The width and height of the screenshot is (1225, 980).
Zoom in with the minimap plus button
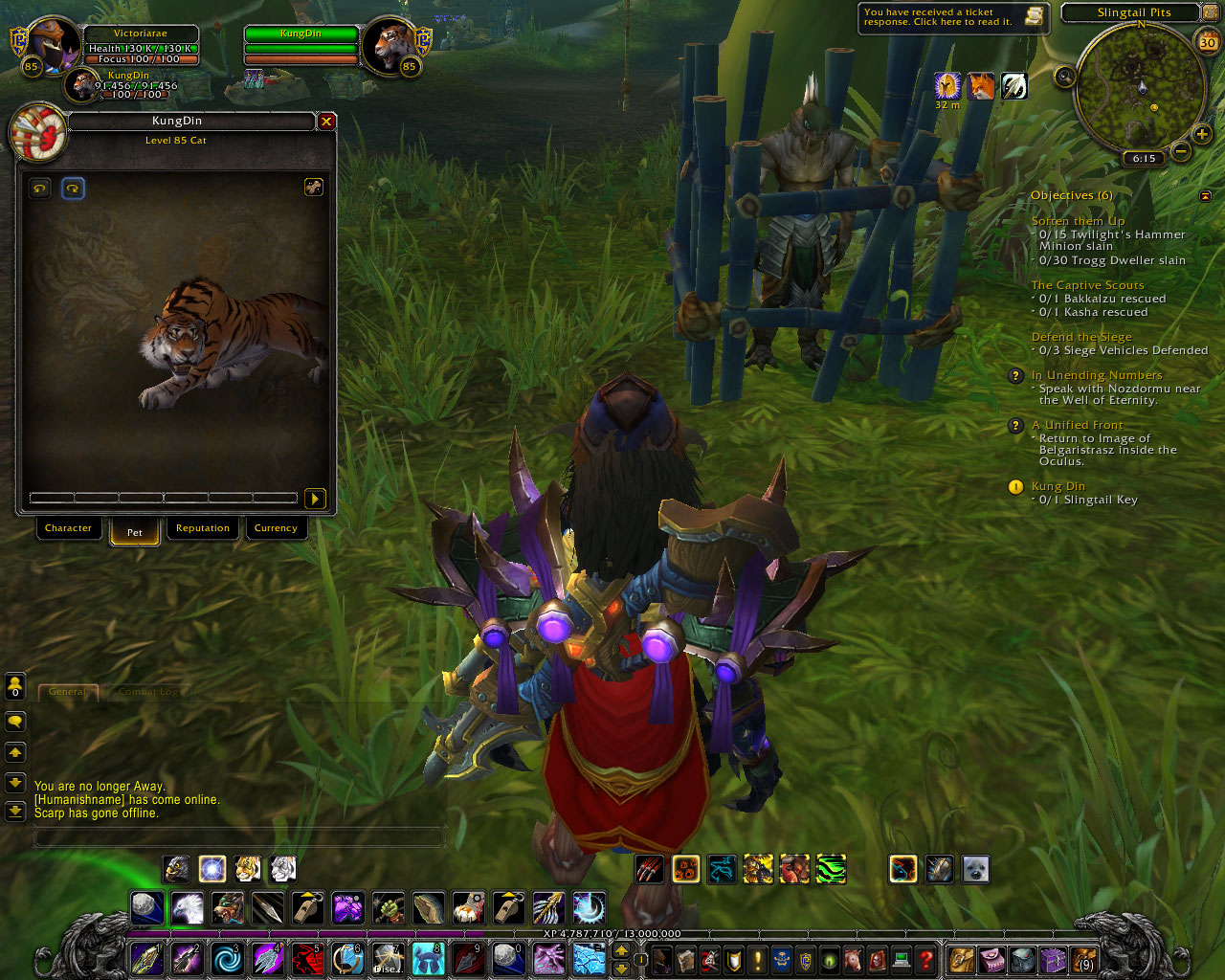[1200, 135]
